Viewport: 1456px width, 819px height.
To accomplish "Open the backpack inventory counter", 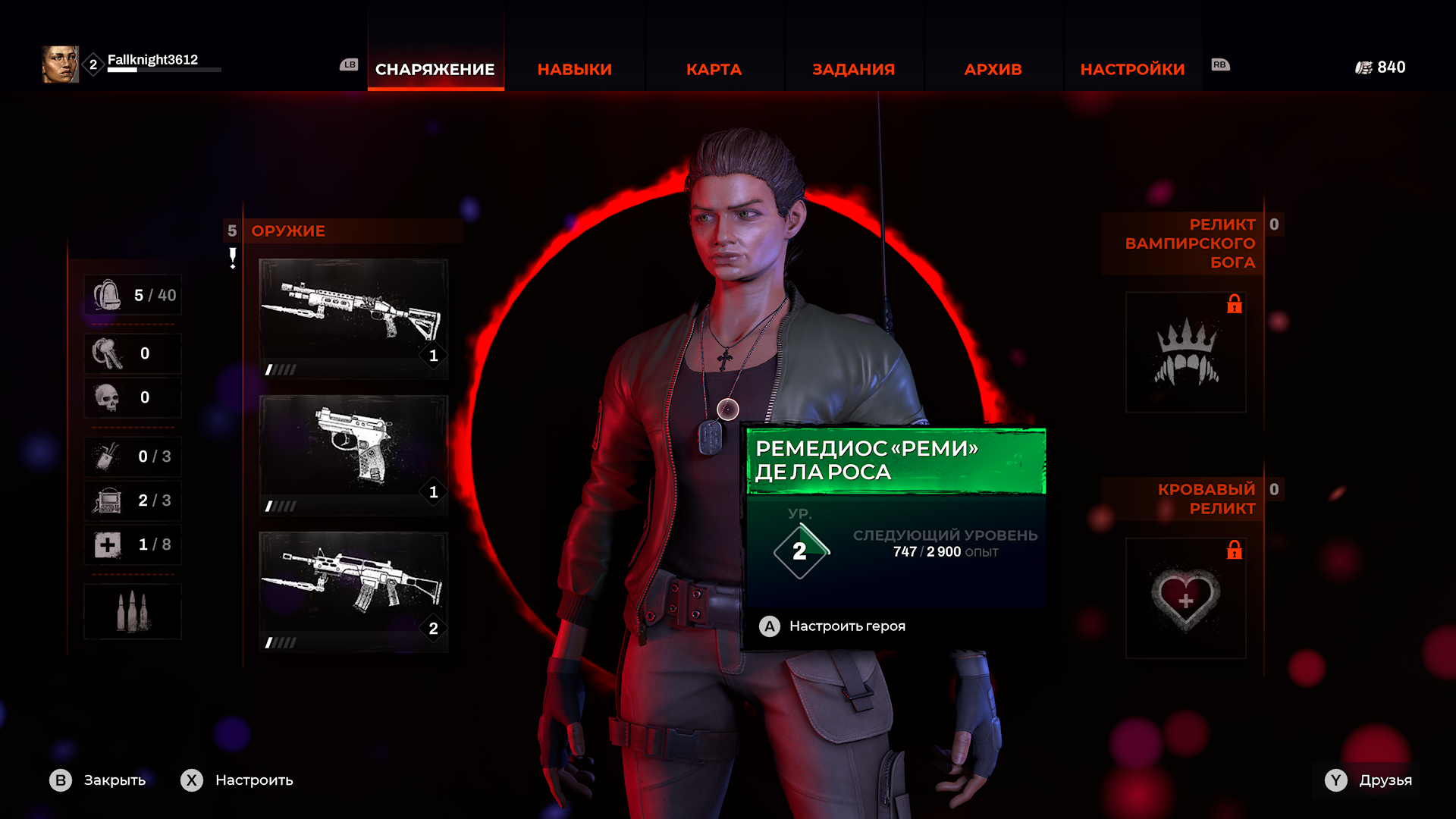I will (133, 295).
